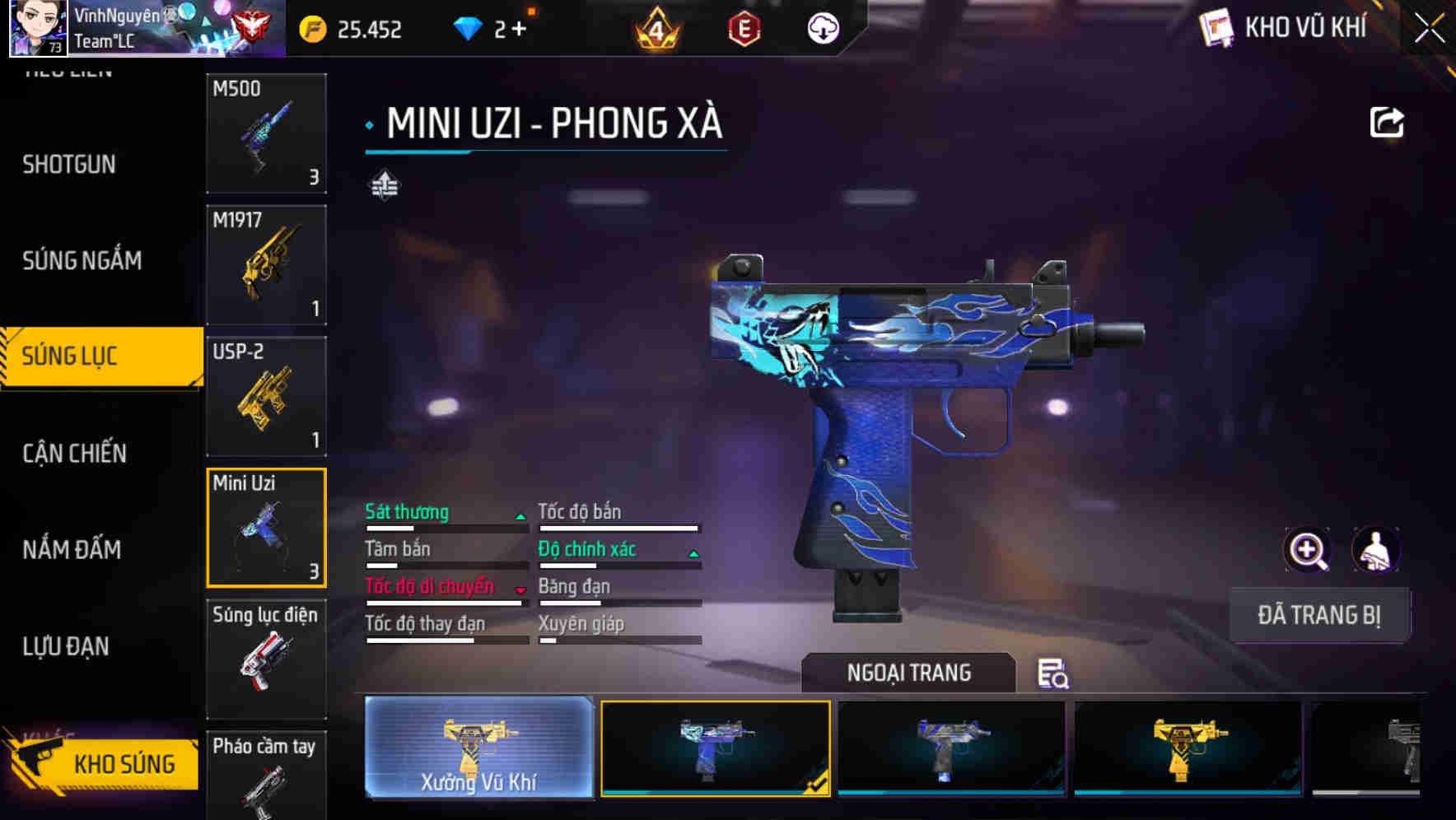Image resolution: width=1456 pixels, height=820 pixels.
Task: Open the cloud download icon in top bar
Action: pyautogui.click(x=822, y=29)
